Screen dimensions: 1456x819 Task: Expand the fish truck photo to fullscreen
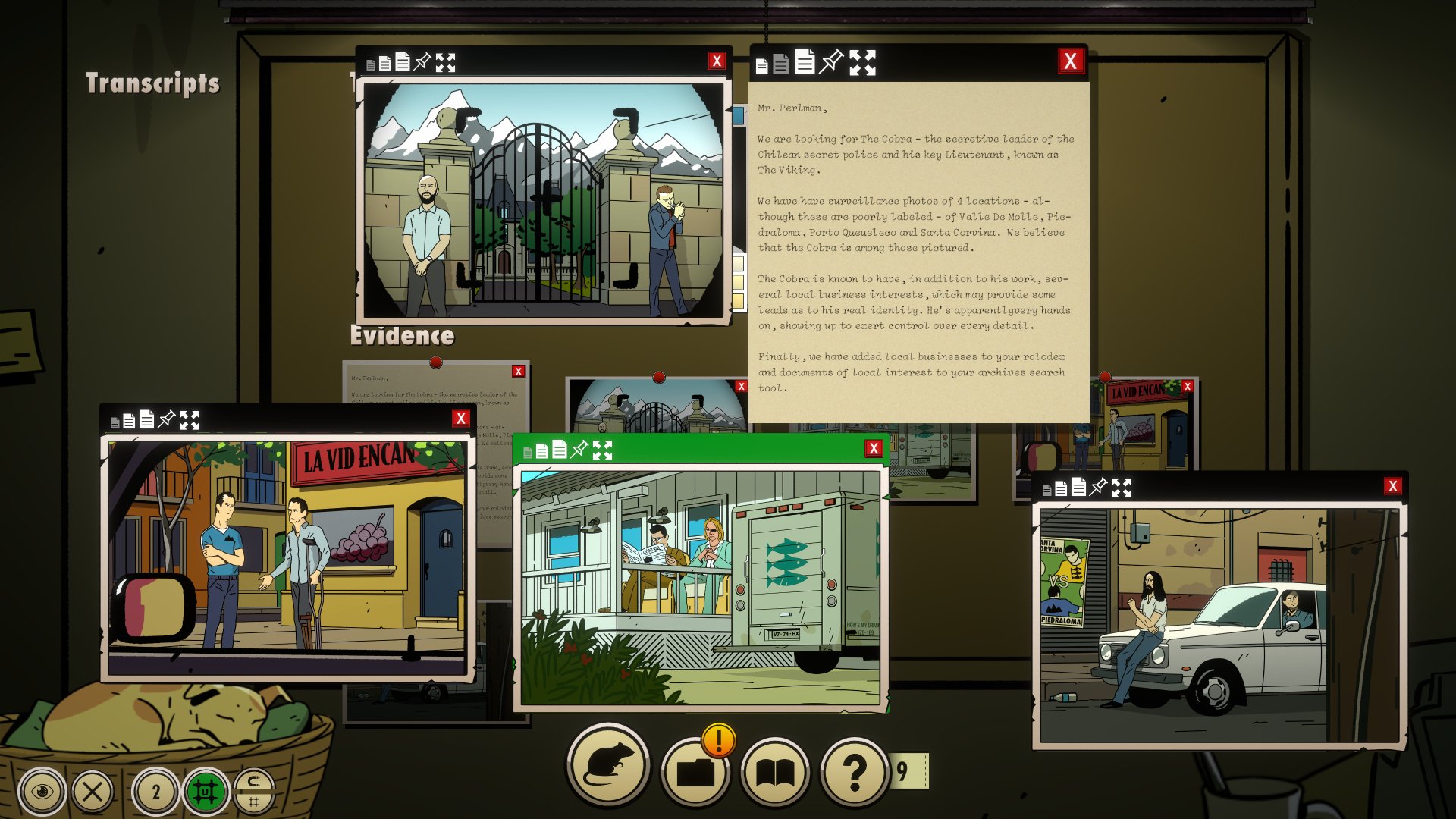click(602, 450)
